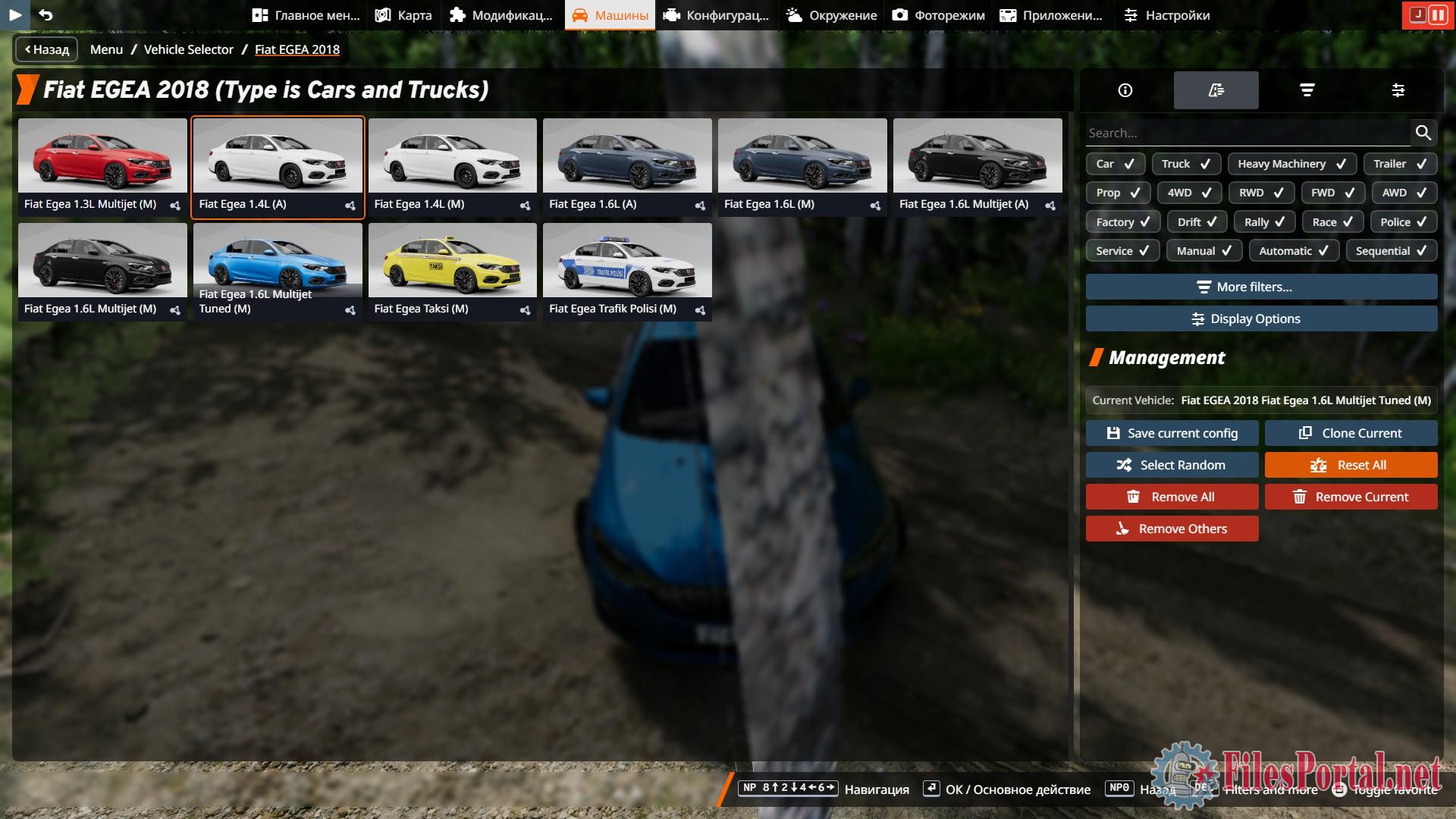1456x819 pixels.
Task: Open the Карта menu tab
Action: (x=404, y=15)
